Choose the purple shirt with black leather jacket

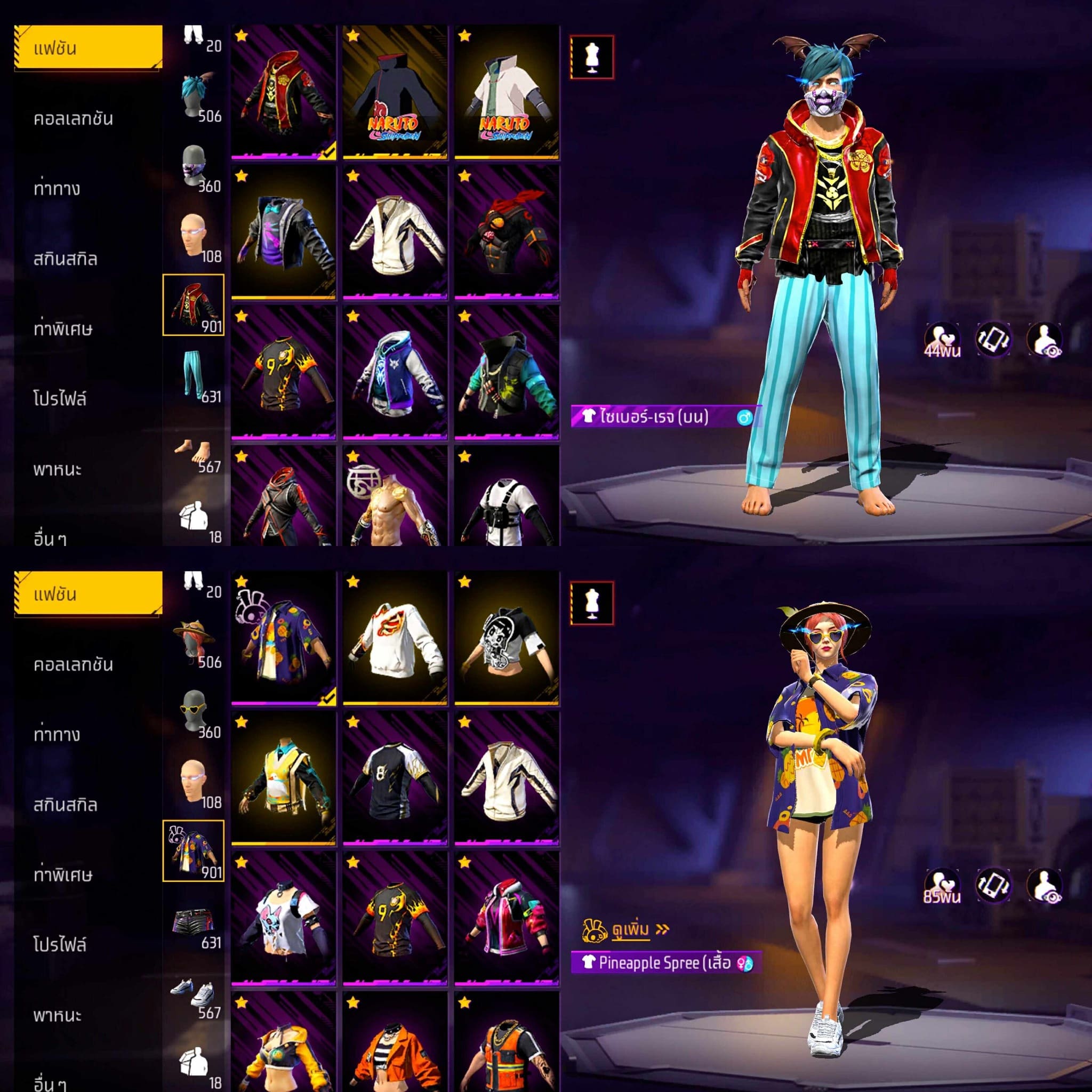point(283,233)
